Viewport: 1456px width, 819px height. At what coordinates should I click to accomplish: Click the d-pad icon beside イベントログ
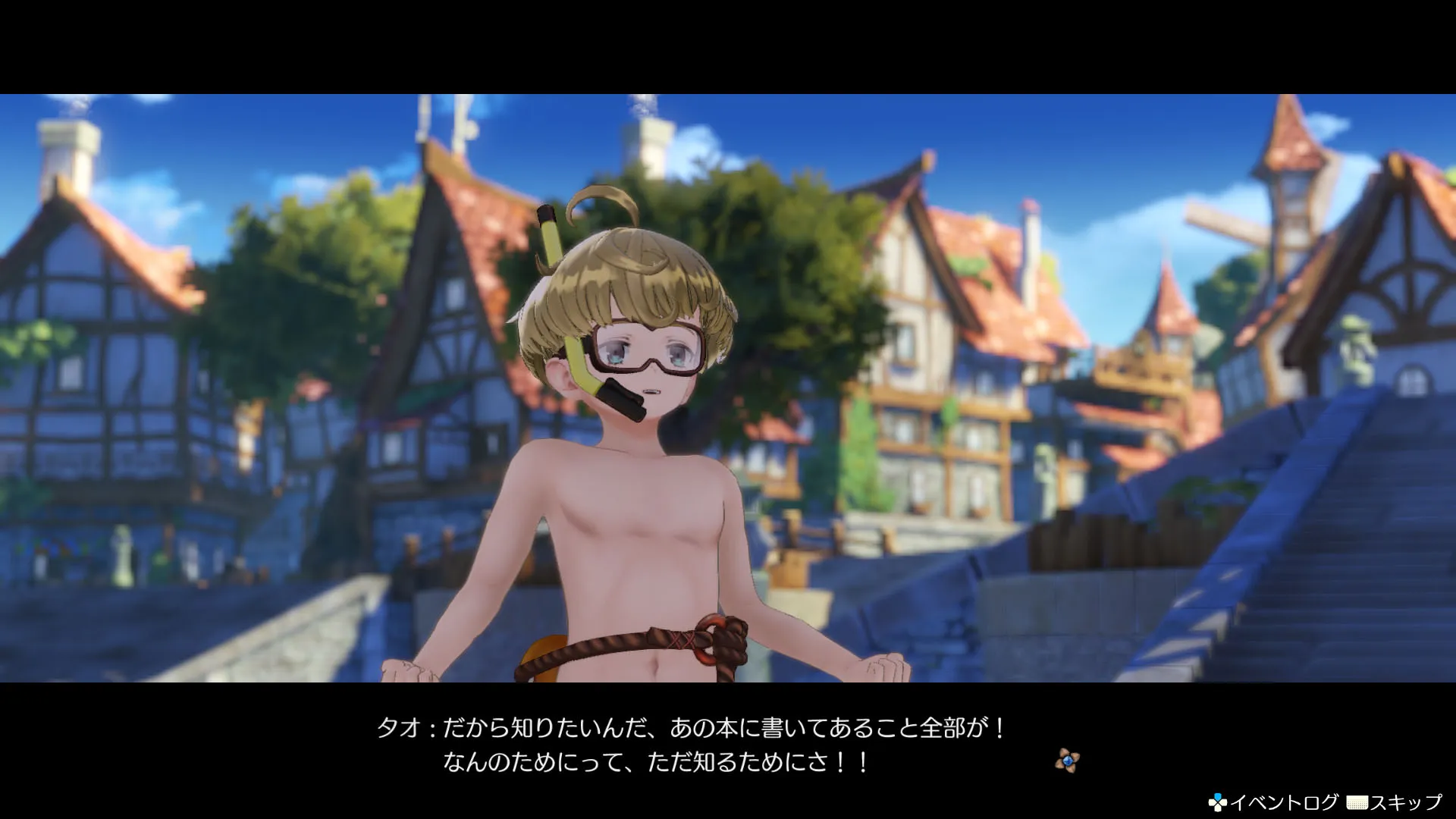(1217, 801)
